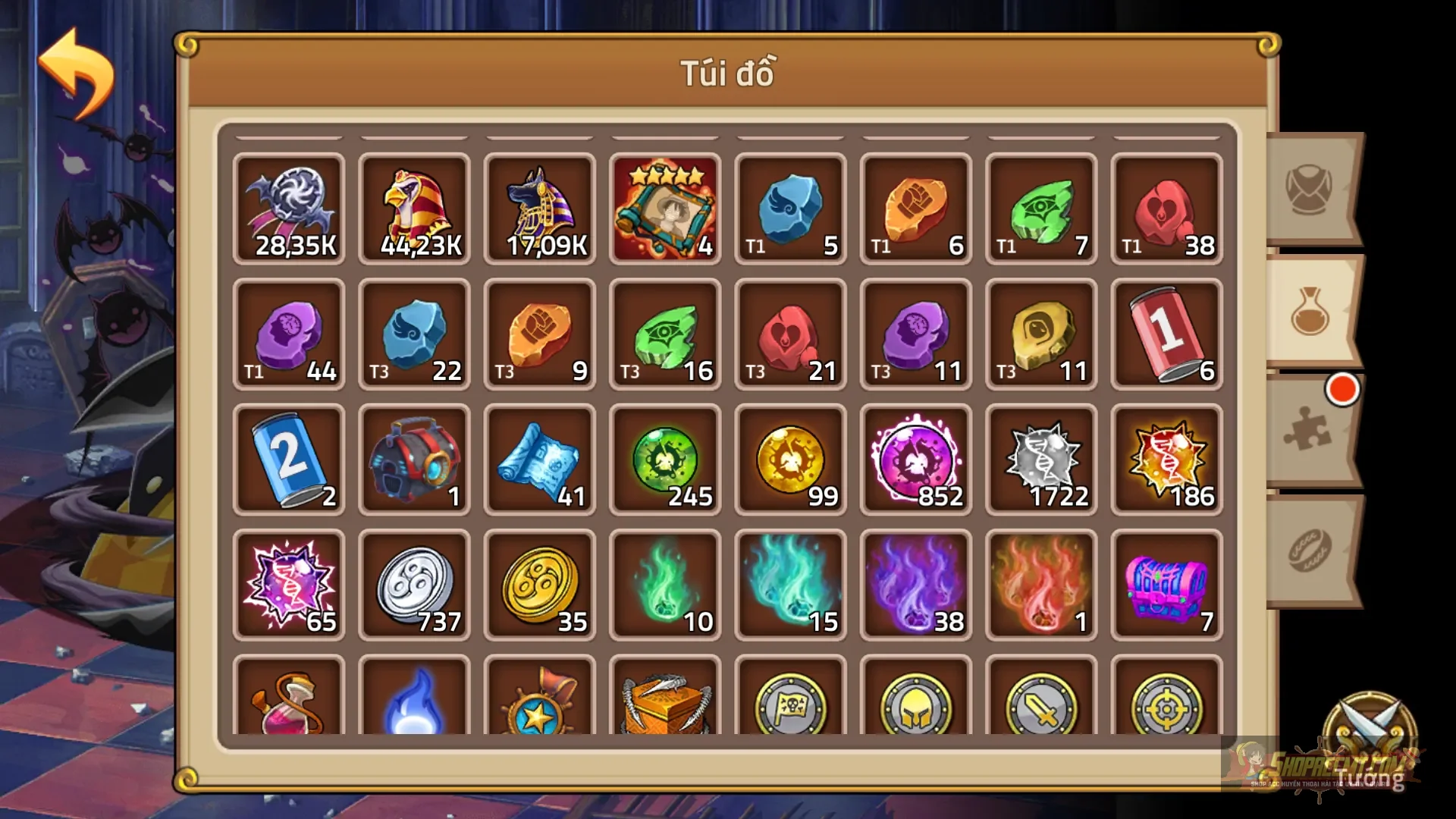The image size is (1456, 819).
Task: Select the green flame item showing 10
Action: [x=665, y=584]
